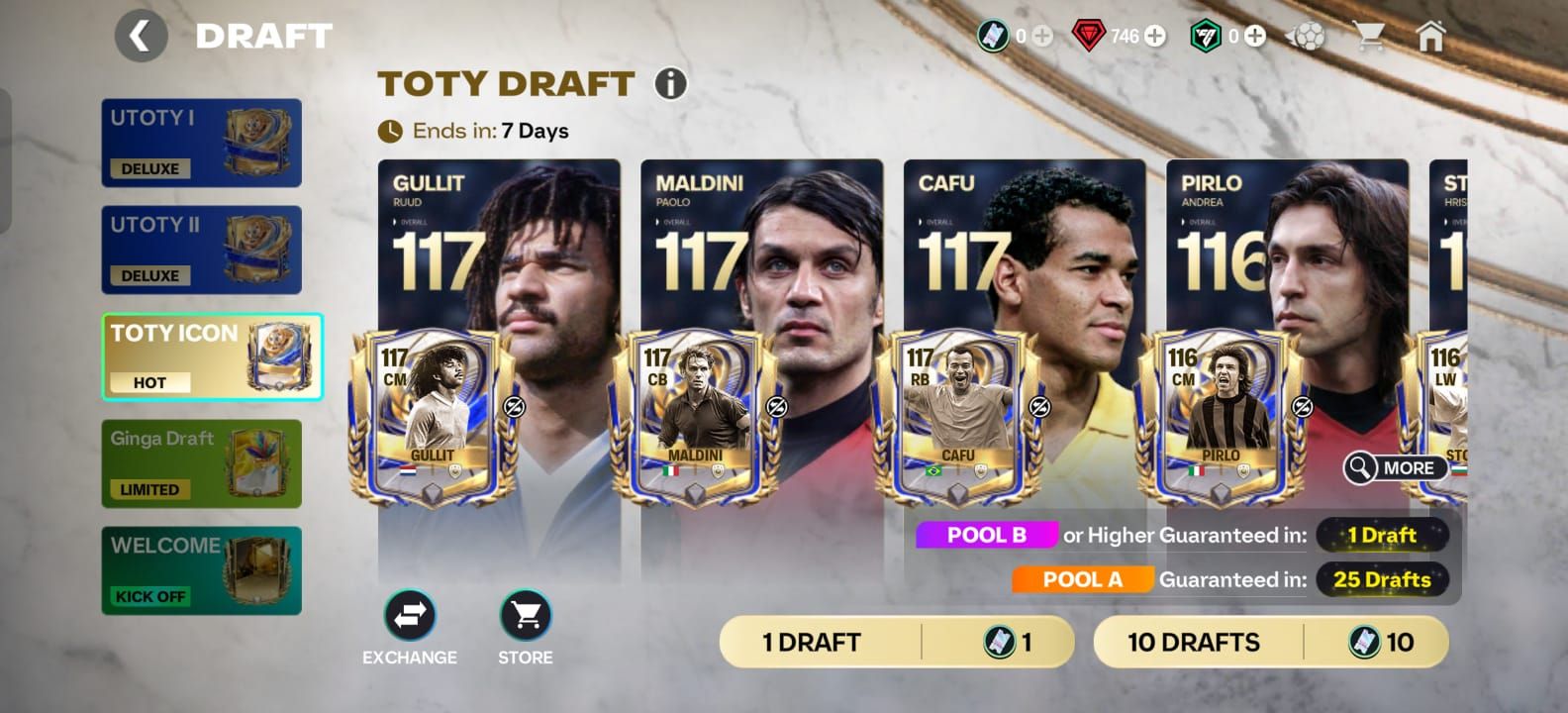Screen dimensions: 1568x713
Task: Return to the home screen
Action: coord(1430,37)
